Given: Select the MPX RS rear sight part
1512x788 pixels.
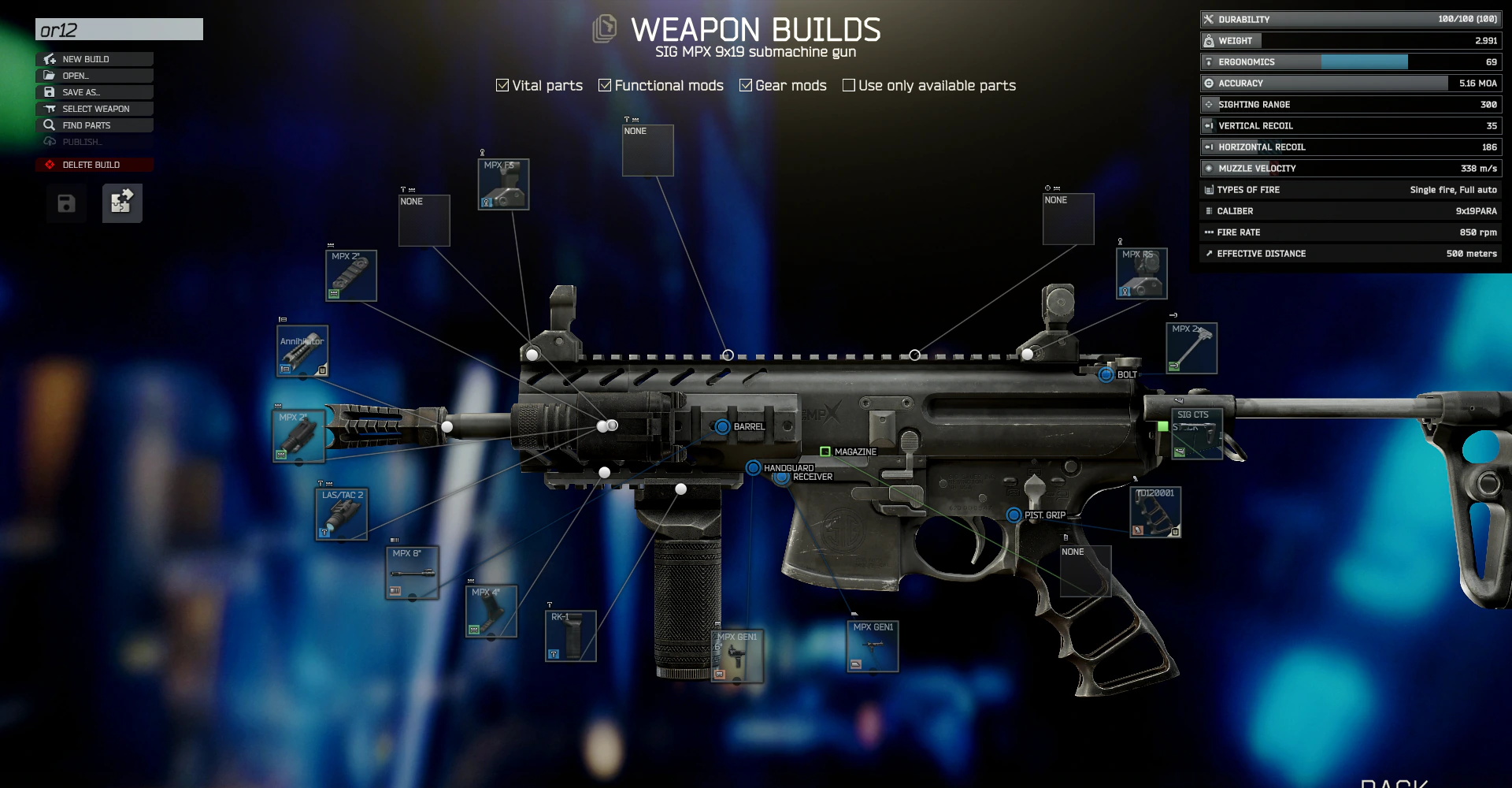Looking at the screenshot, I should (x=1140, y=273).
